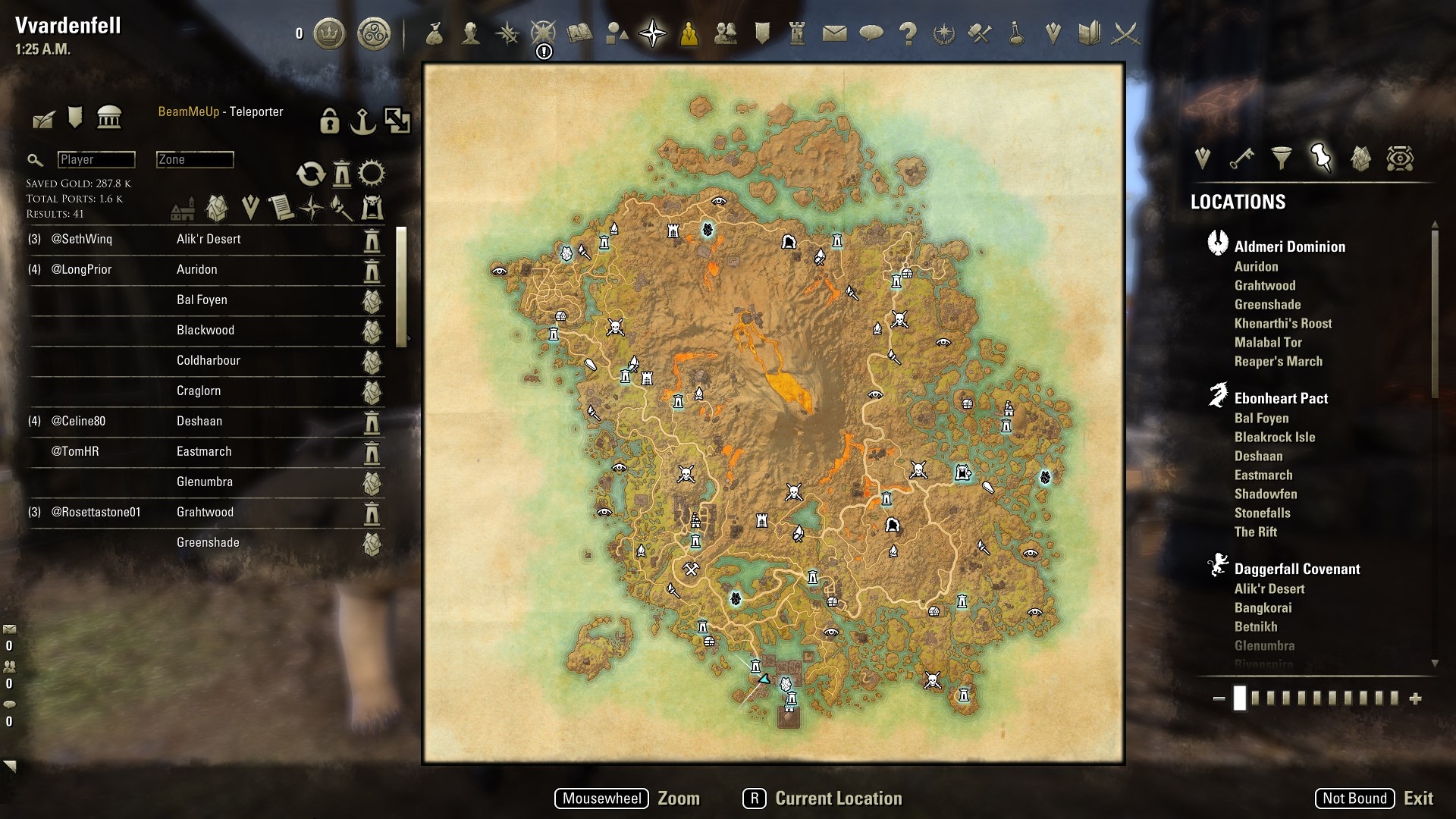1456x819 pixels.
Task: Click the key icon above Locations panel
Action: click(x=1241, y=158)
